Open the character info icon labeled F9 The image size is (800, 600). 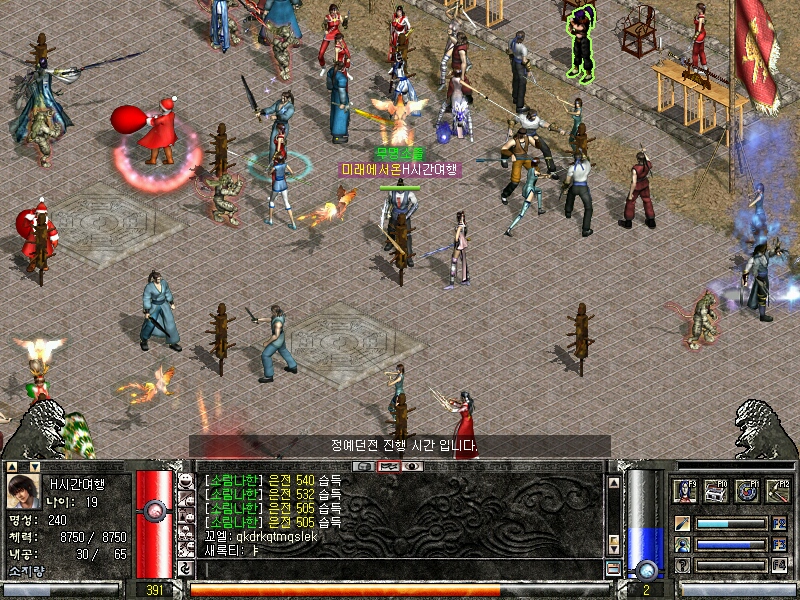pyautogui.click(x=685, y=491)
